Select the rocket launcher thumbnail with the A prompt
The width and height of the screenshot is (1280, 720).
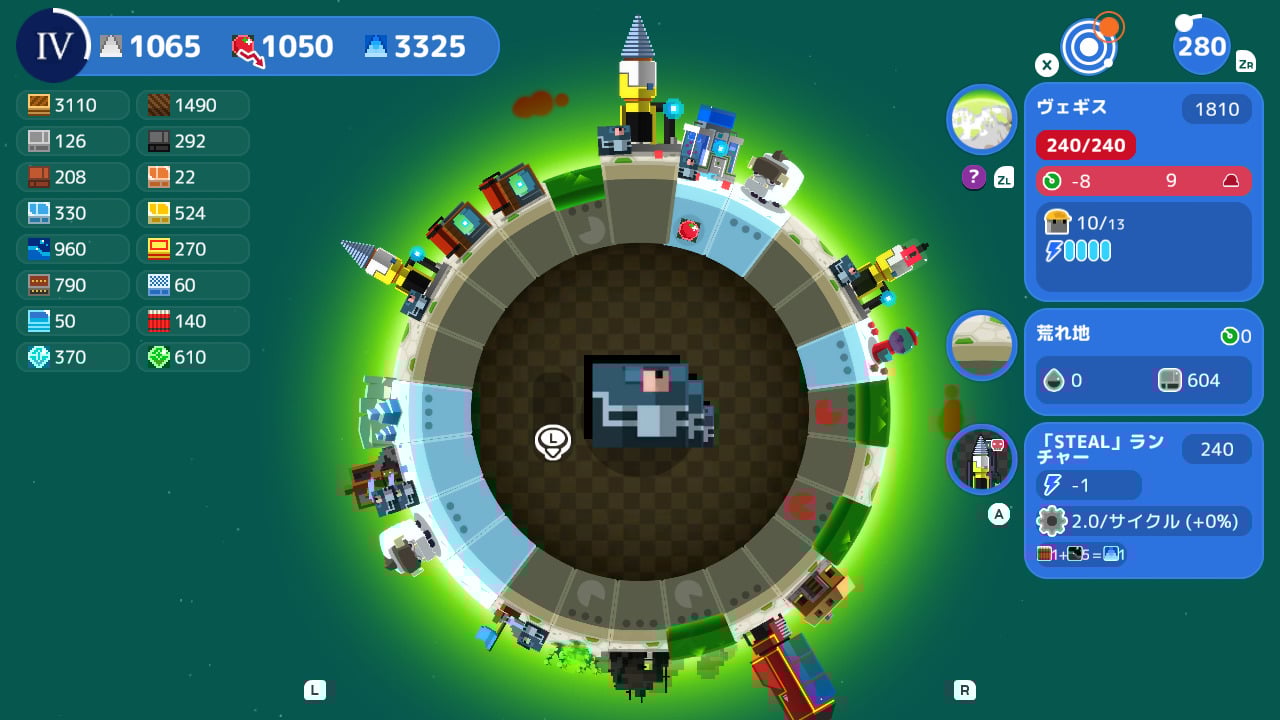[x=981, y=461]
